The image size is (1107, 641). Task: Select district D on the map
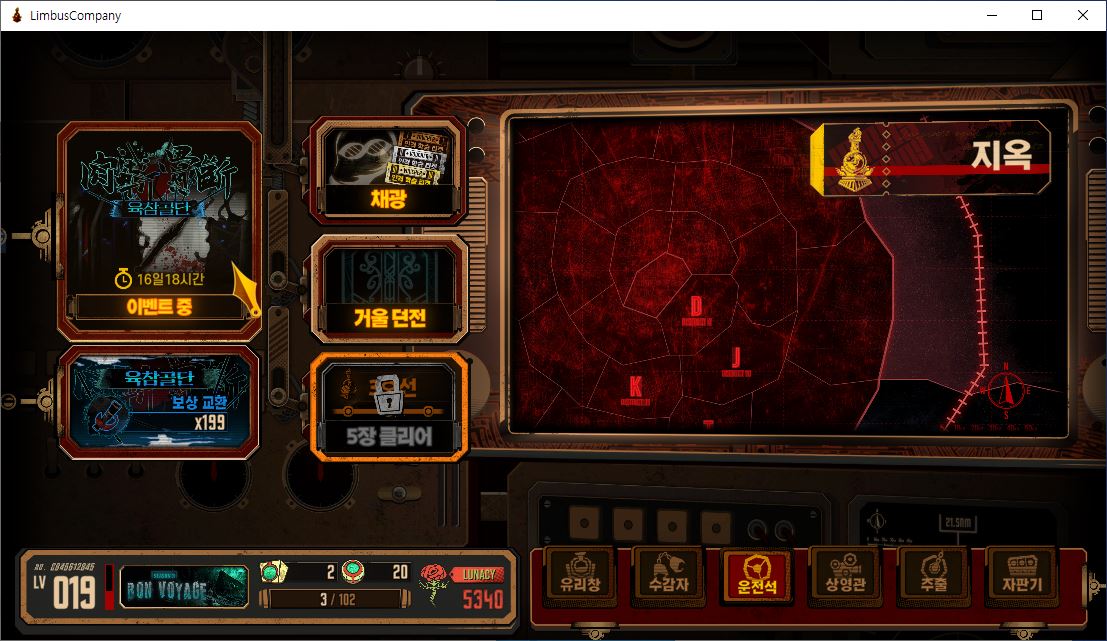click(x=696, y=309)
